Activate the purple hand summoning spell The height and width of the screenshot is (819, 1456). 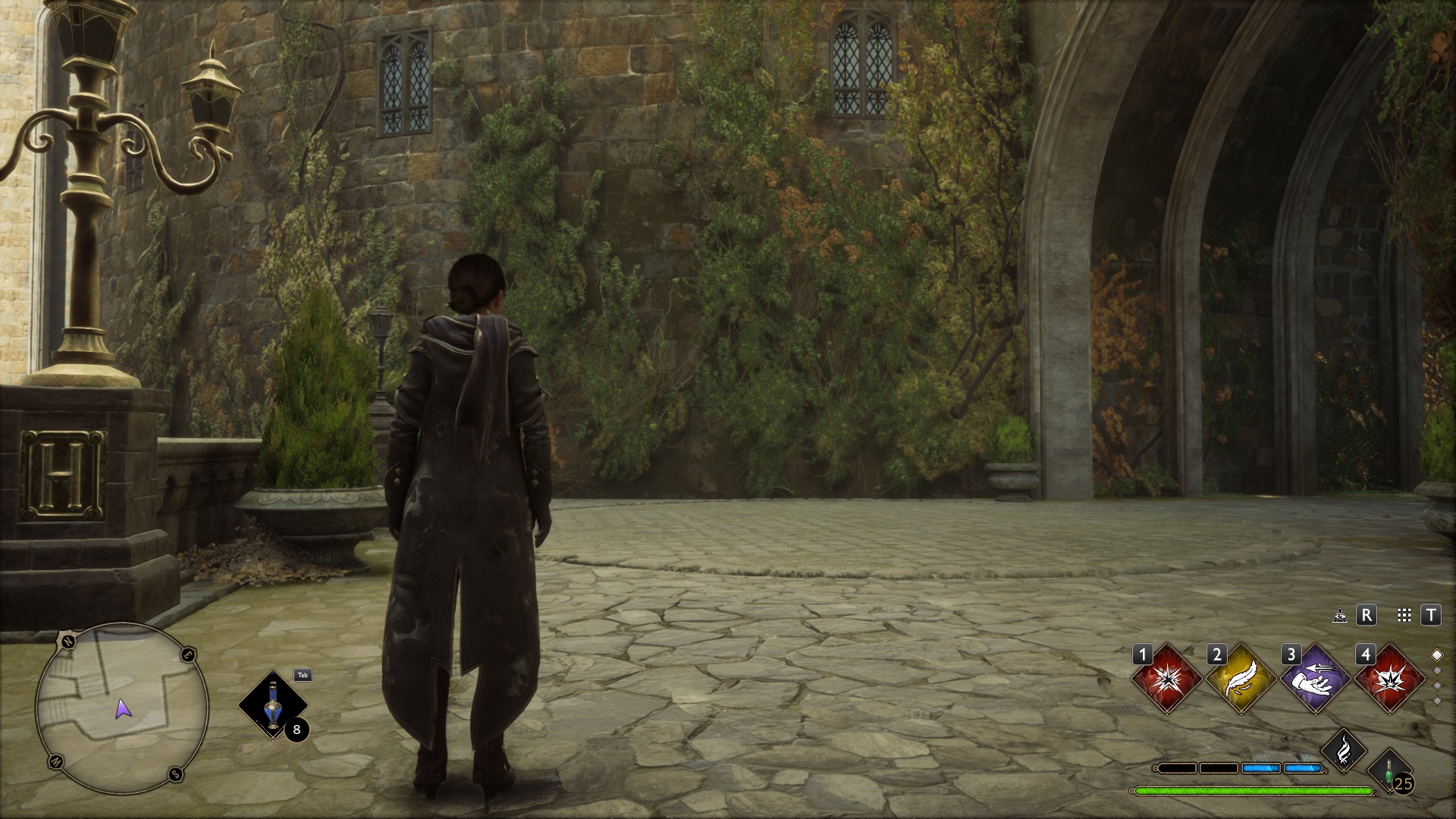pyautogui.click(x=1315, y=679)
